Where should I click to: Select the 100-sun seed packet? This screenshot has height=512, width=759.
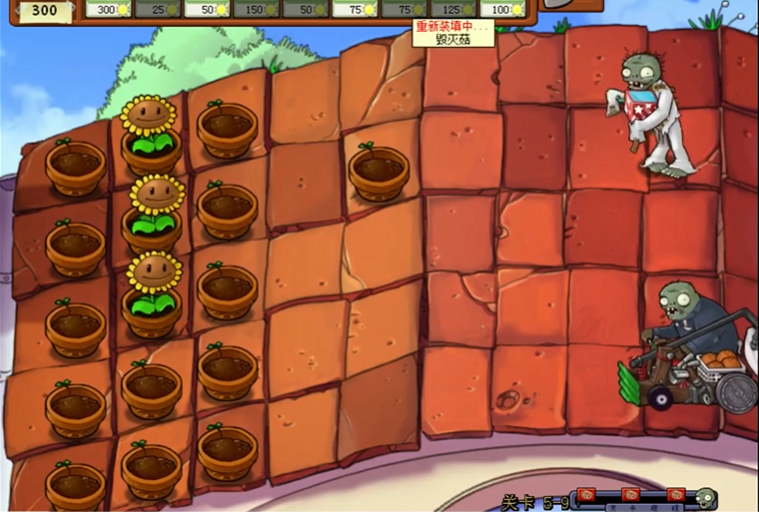point(502,9)
